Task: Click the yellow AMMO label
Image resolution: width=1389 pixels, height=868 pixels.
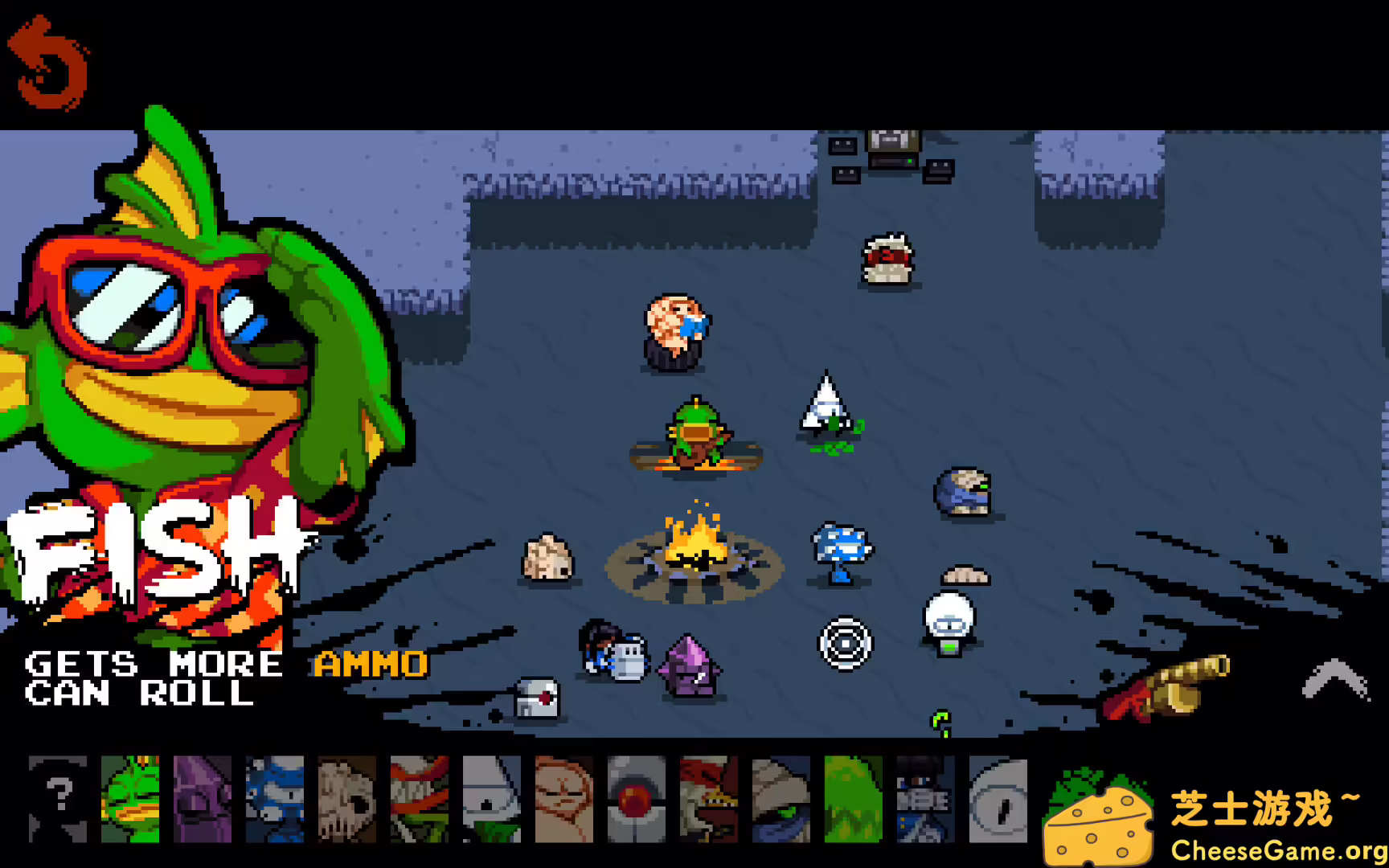Action: coord(370,665)
